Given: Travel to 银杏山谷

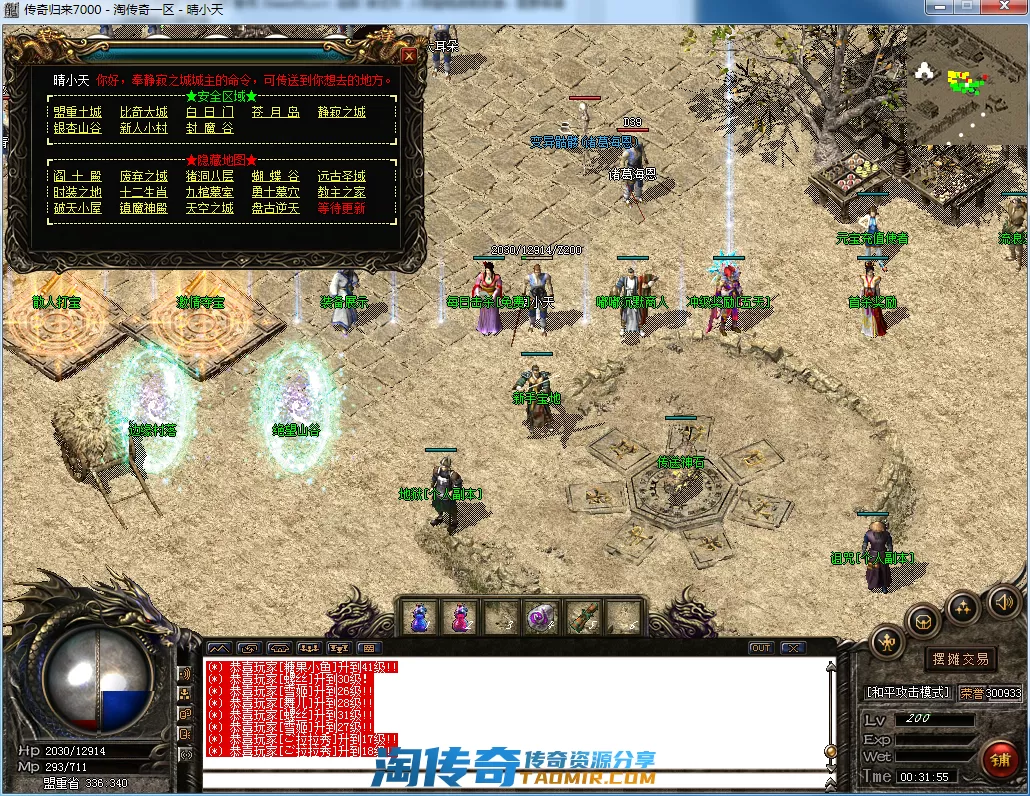Looking at the screenshot, I should pyautogui.click(x=77, y=128).
